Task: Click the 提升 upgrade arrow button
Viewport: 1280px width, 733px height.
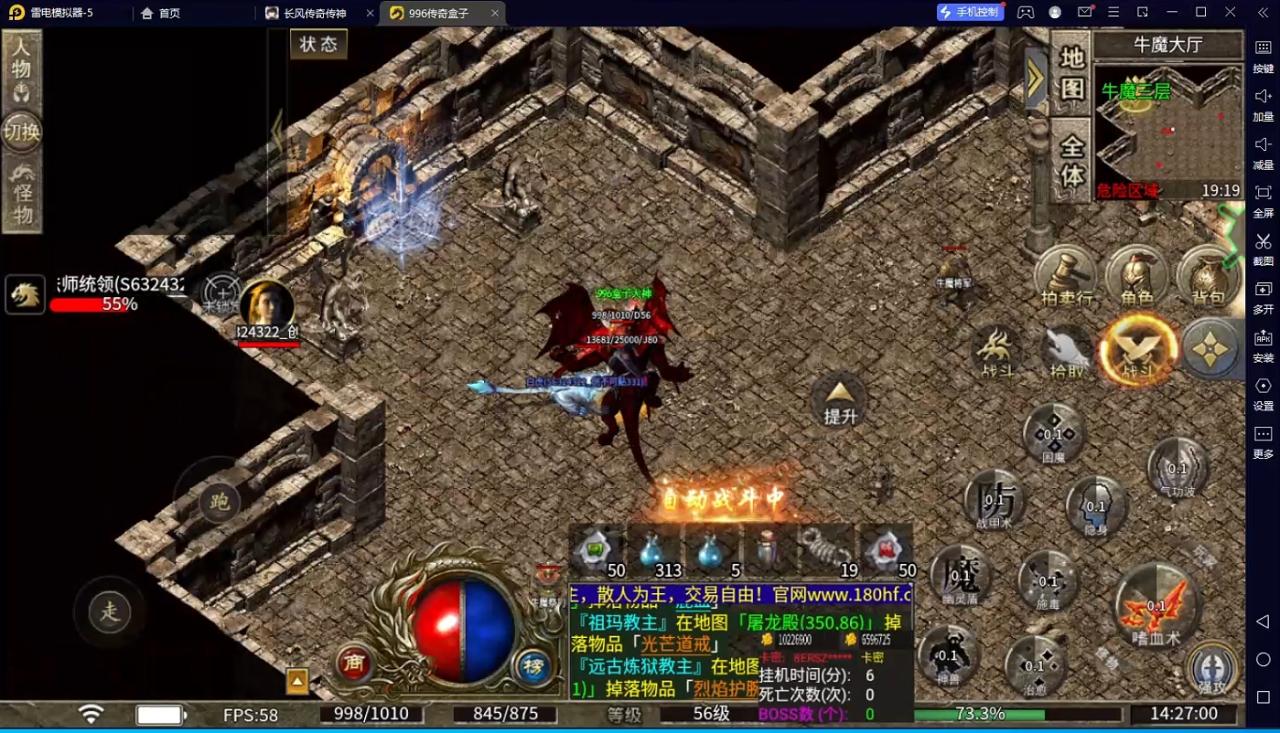Action: point(840,400)
